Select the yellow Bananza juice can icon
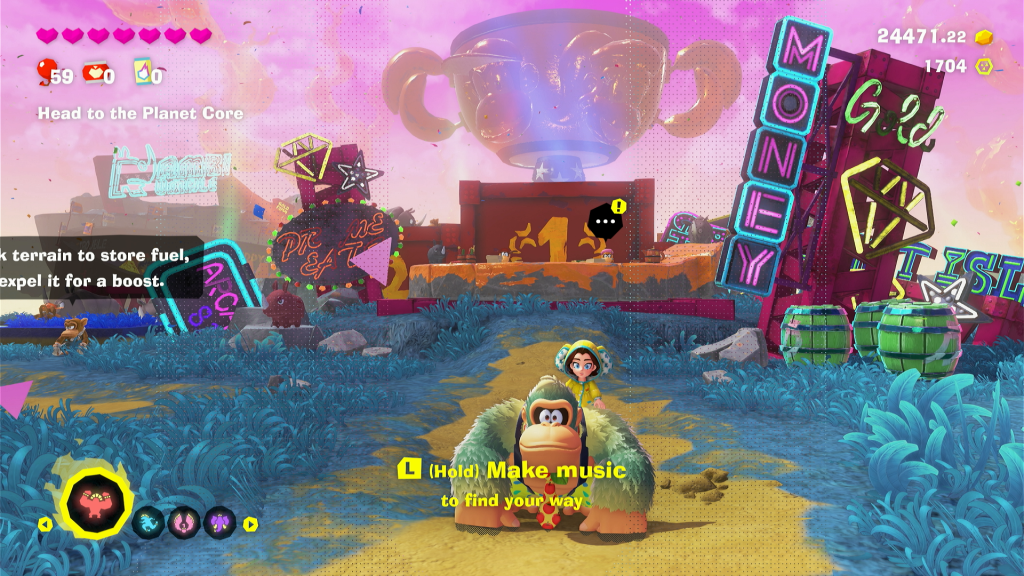The height and width of the screenshot is (576, 1024). point(141,72)
